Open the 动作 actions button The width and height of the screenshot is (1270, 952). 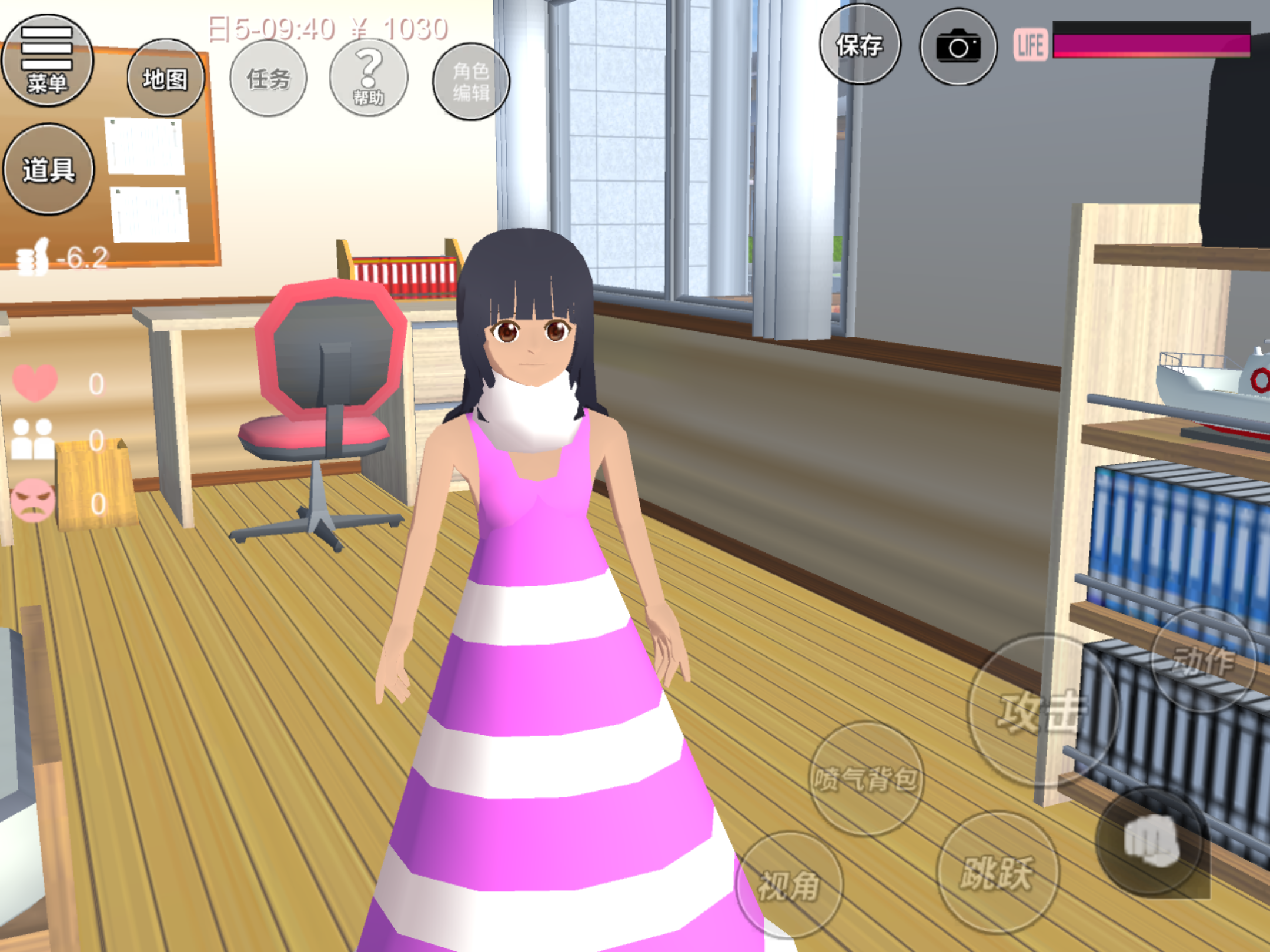click(1202, 661)
